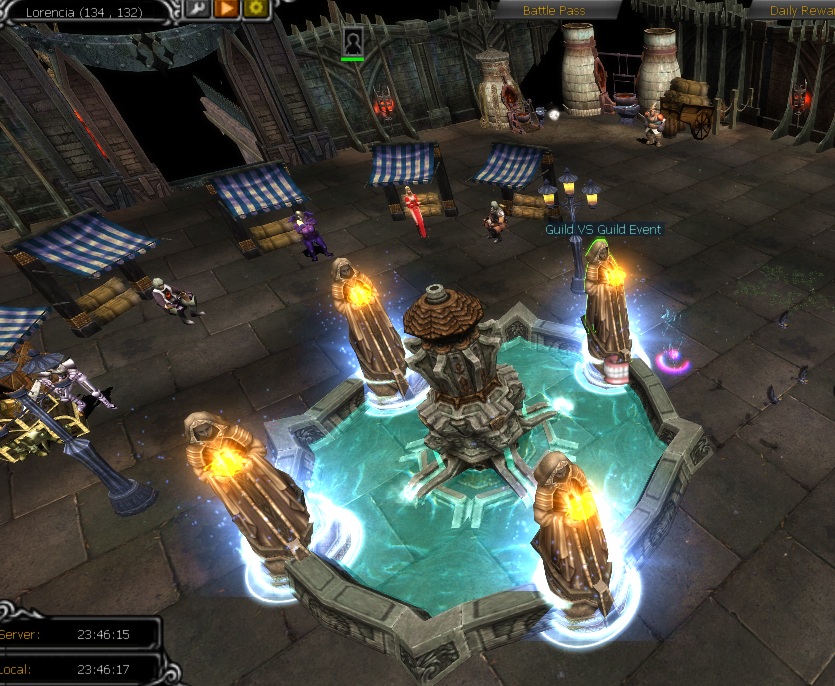Image resolution: width=835 pixels, height=686 pixels.
Task: Open the yellow gear settings icon
Action: click(254, 8)
